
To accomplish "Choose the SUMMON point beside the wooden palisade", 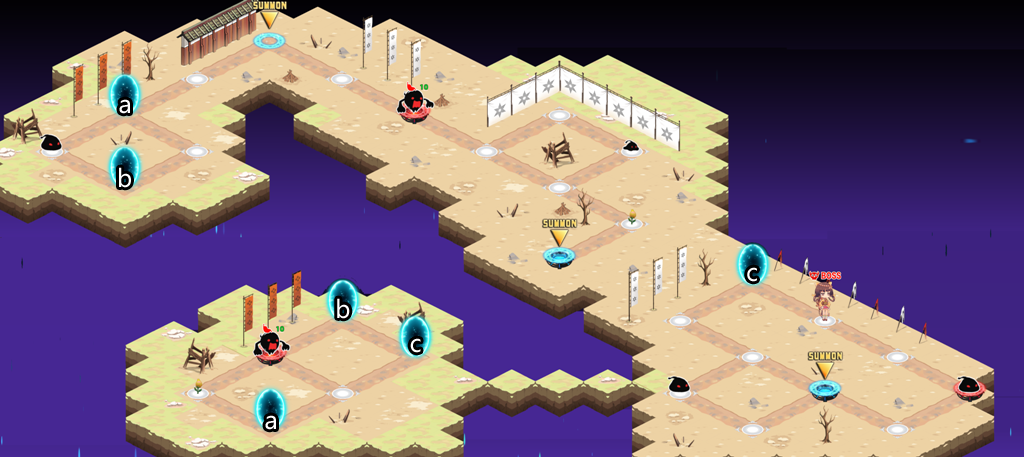I will pos(269,40).
